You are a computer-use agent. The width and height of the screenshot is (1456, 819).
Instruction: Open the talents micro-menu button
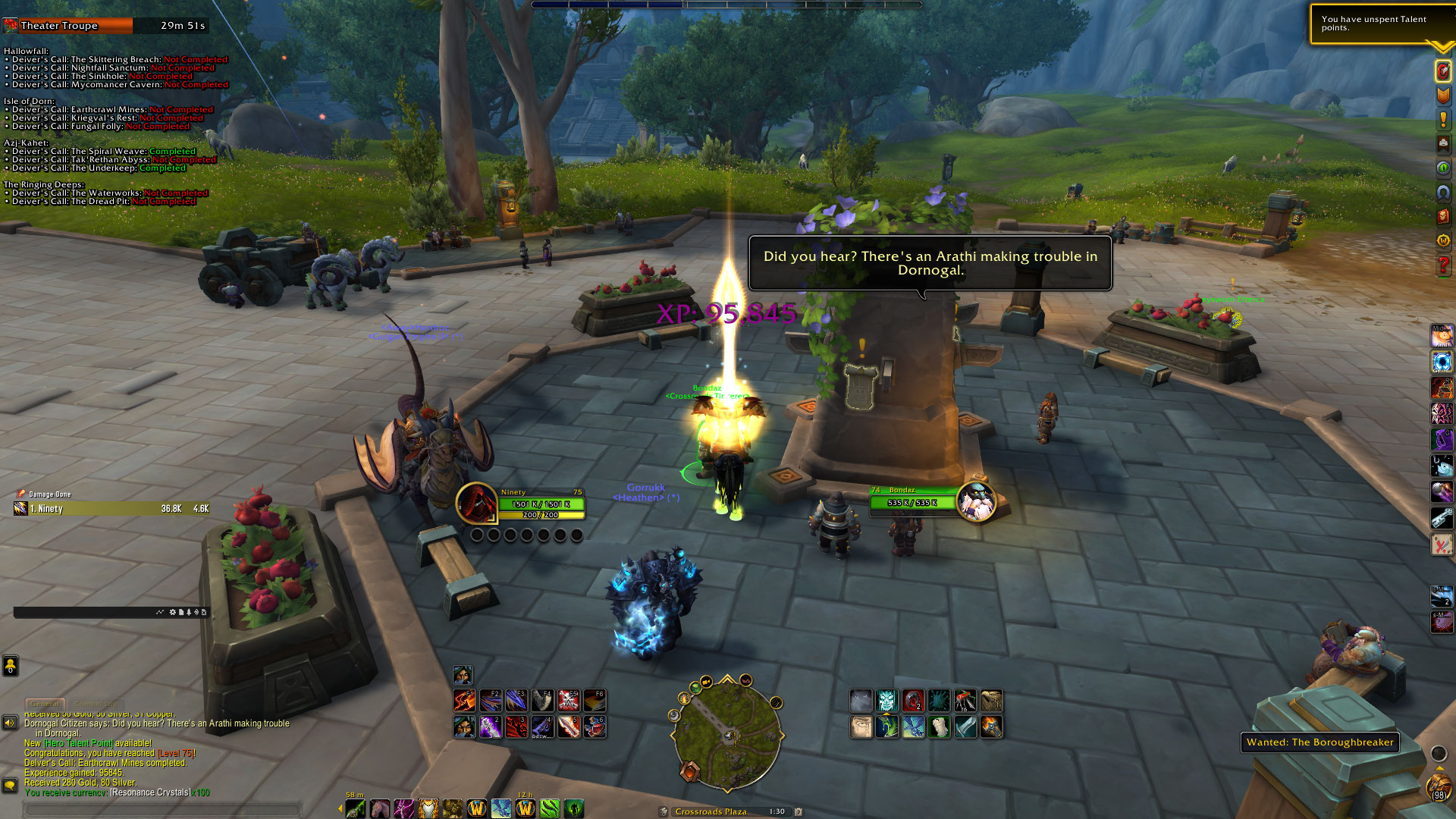pos(1442,71)
